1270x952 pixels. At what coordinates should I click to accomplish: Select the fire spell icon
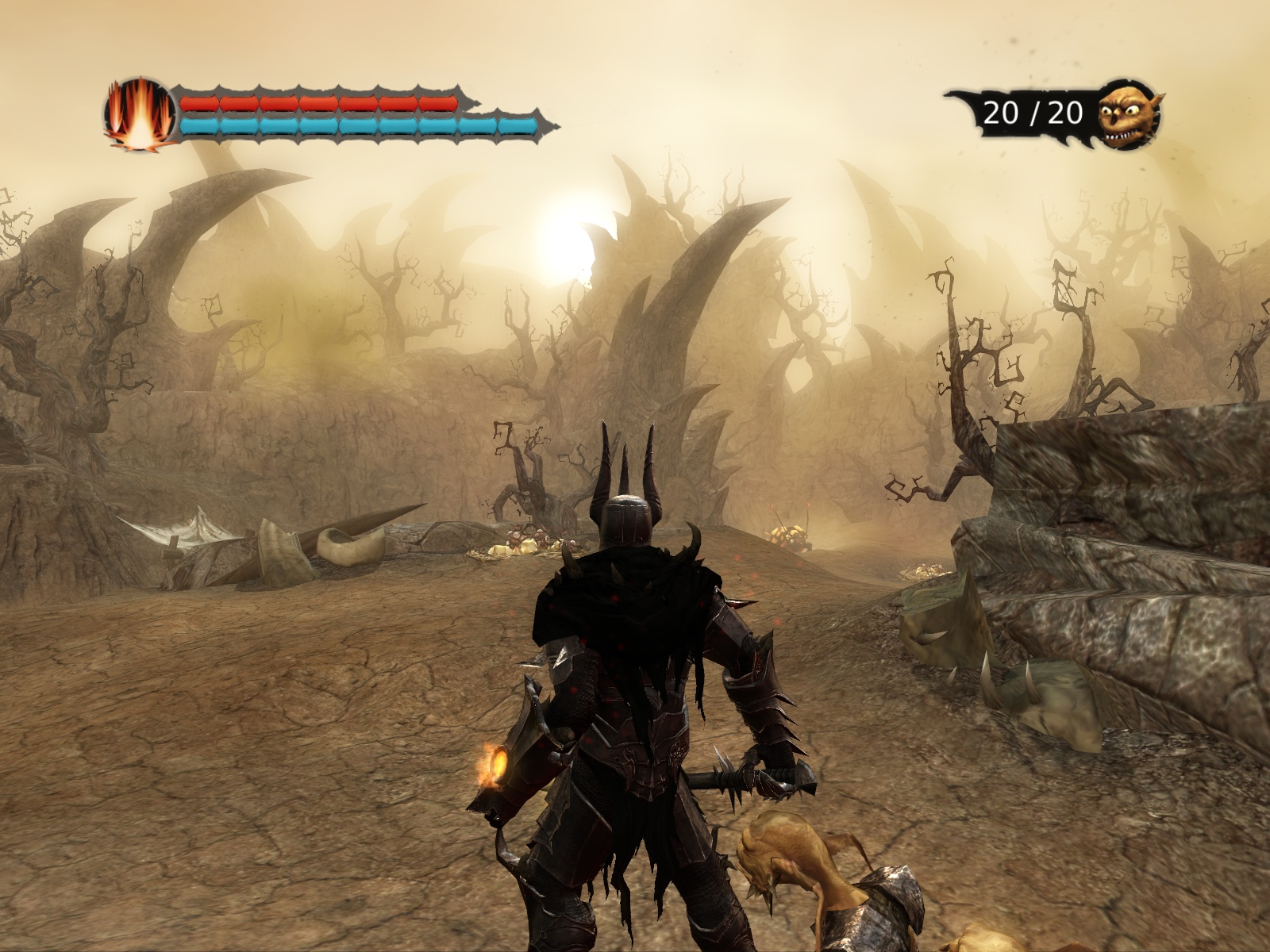[x=139, y=113]
